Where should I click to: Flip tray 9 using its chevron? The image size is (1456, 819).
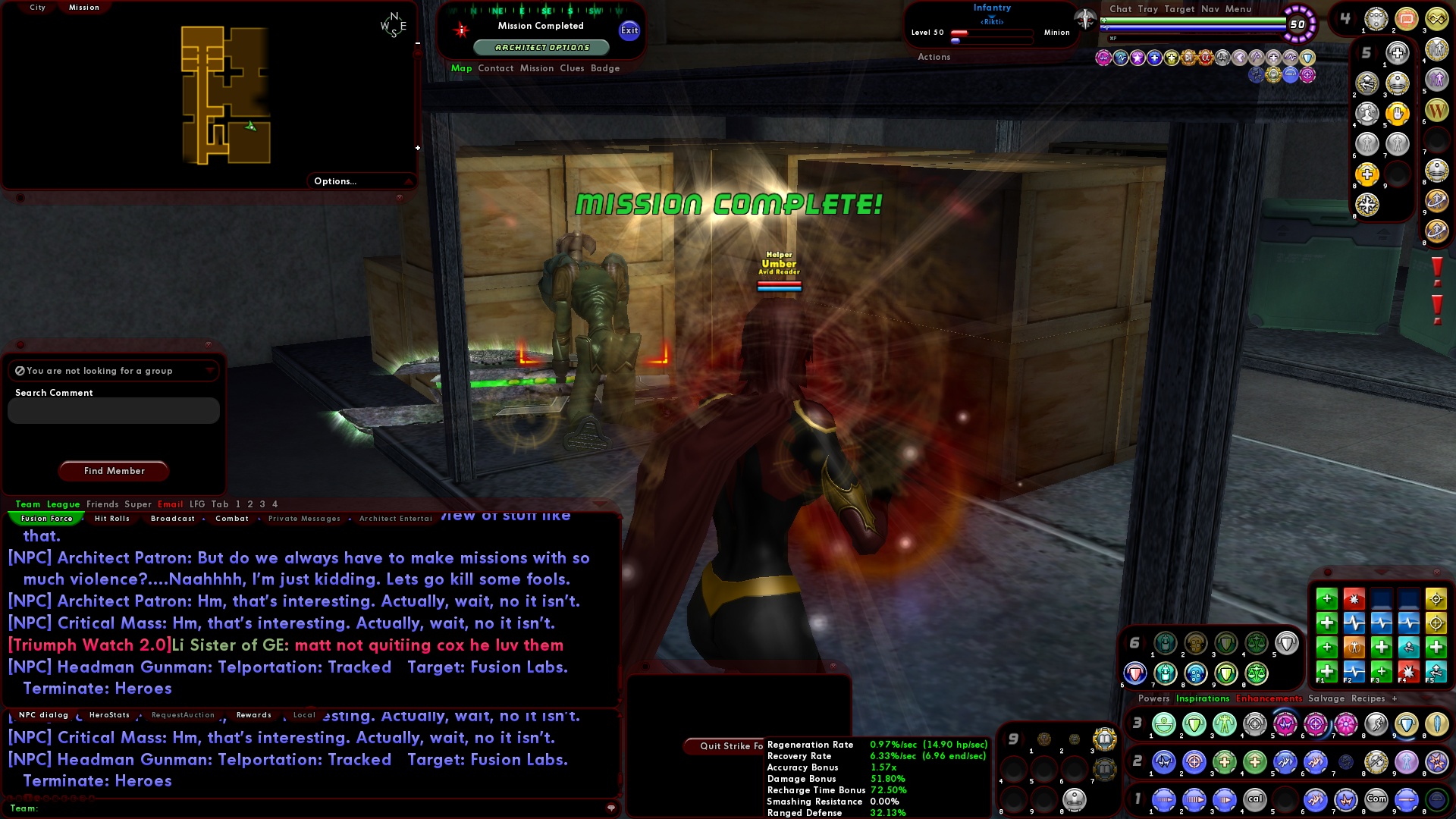pyautogui.click(x=1023, y=739)
